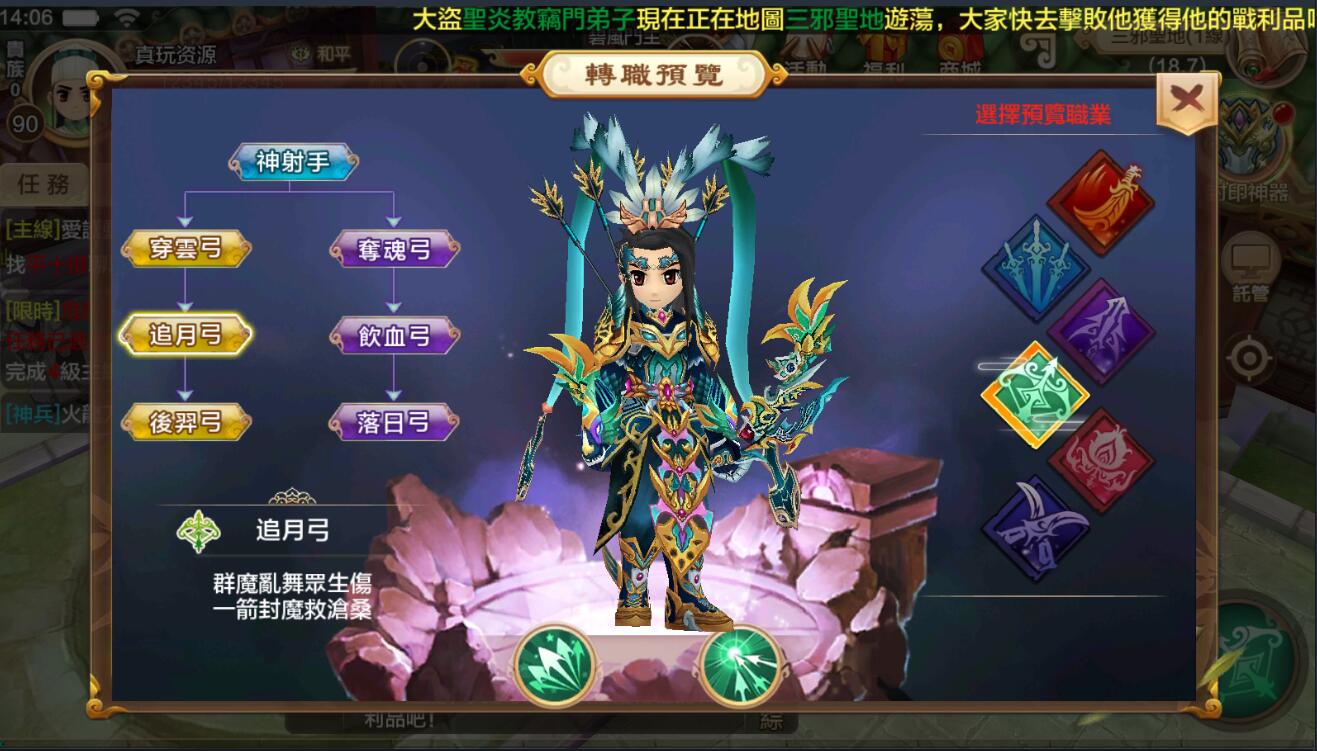
Task: Select the 神射手 base class node
Action: point(293,162)
